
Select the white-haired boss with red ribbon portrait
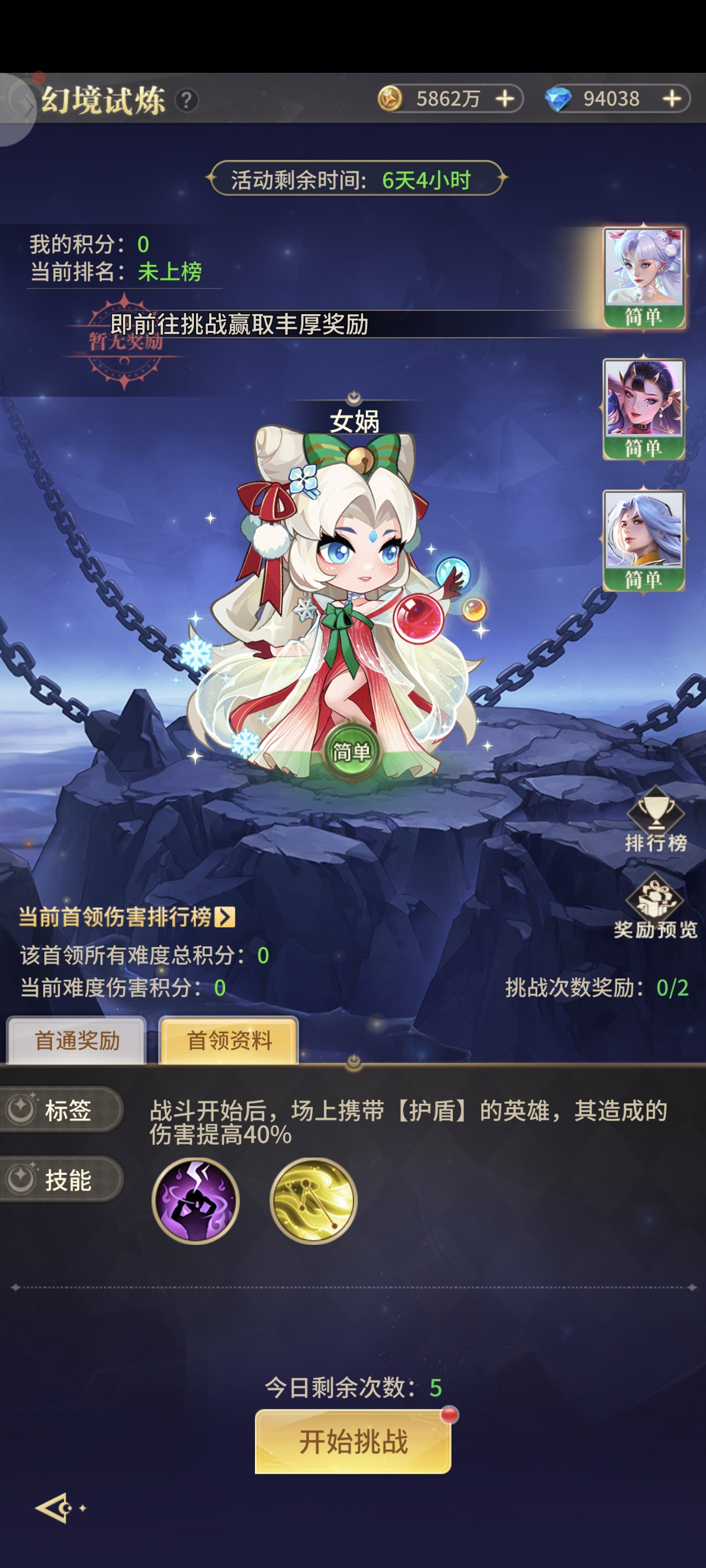point(643,277)
